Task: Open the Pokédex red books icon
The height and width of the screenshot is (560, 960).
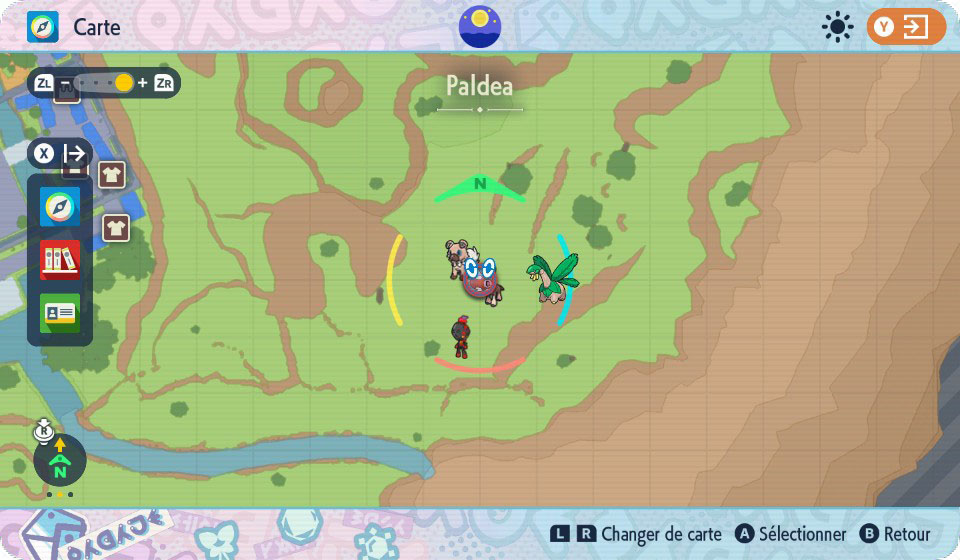Action: coord(60,260)
